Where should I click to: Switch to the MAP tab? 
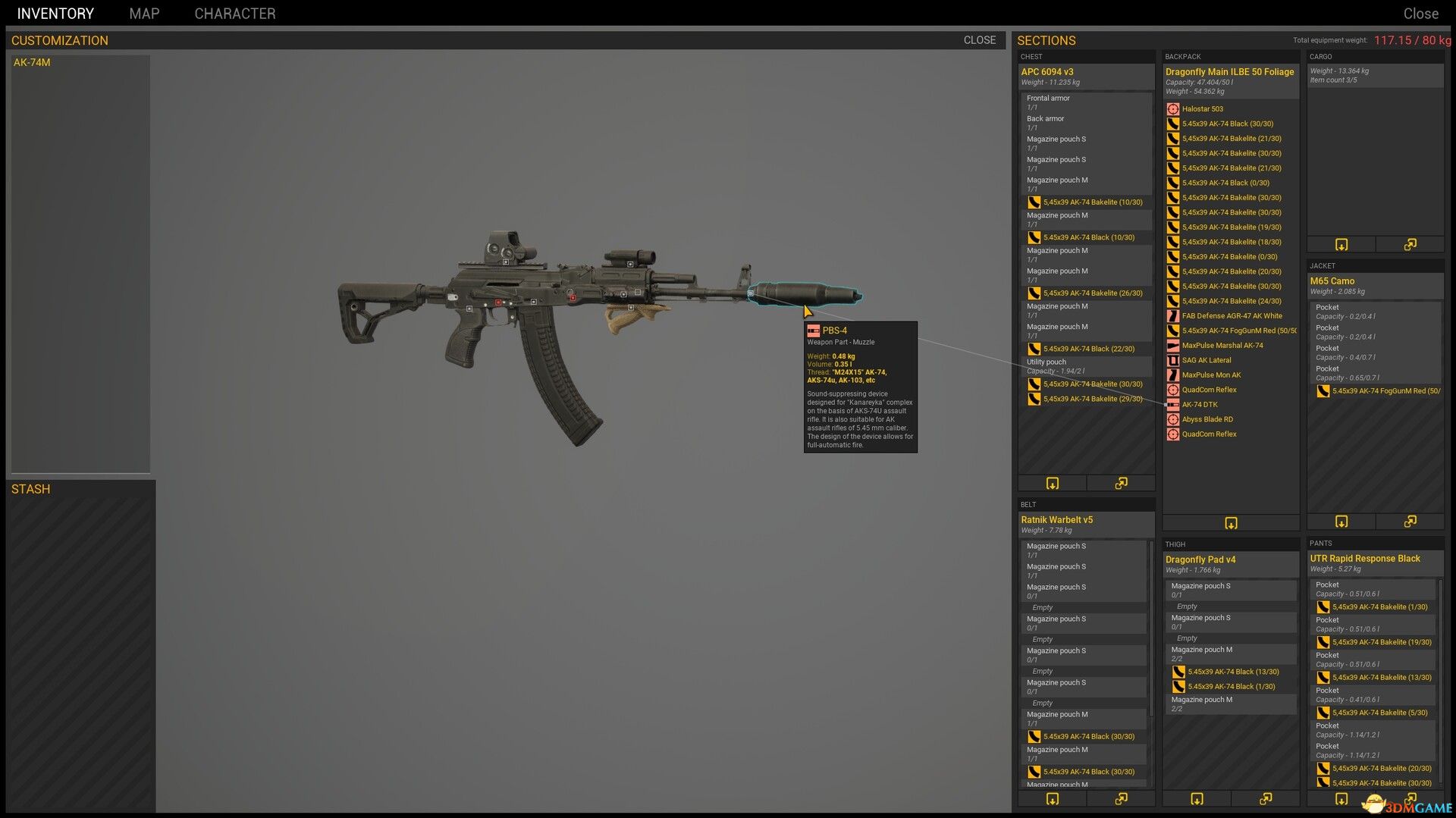point(144,14)
